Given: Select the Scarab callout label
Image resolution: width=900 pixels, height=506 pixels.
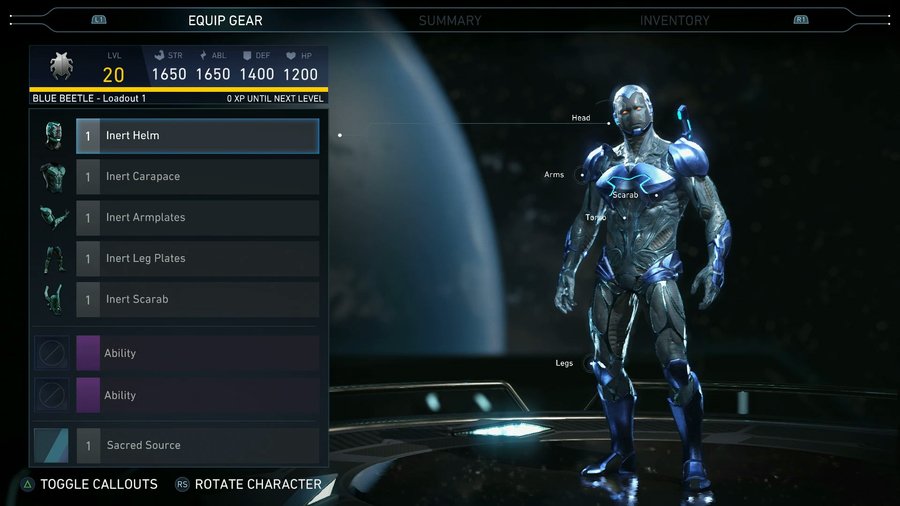Looking at the screenshot, I should tap(625, 195).
